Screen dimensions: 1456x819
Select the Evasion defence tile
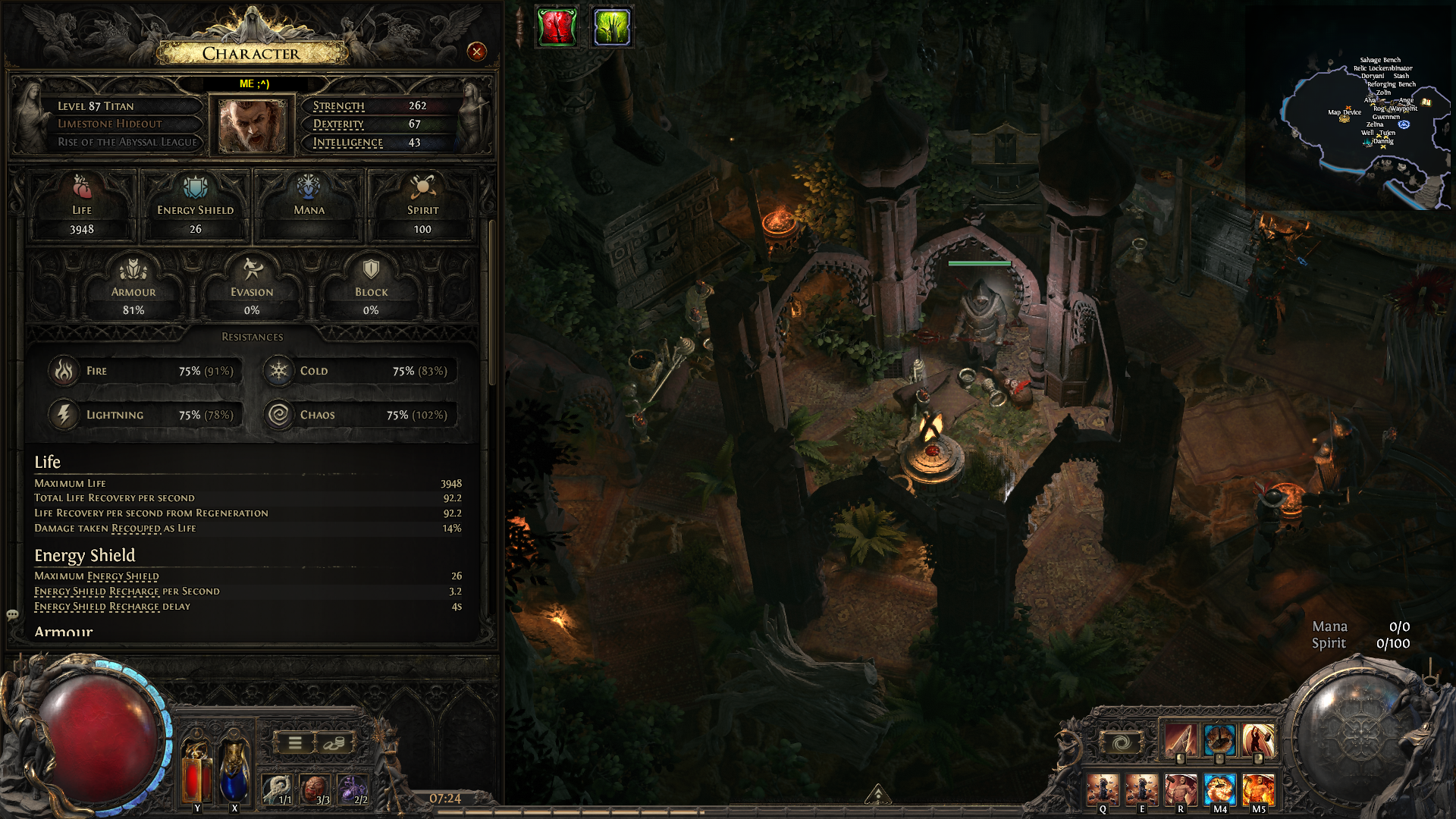[252, 288]
